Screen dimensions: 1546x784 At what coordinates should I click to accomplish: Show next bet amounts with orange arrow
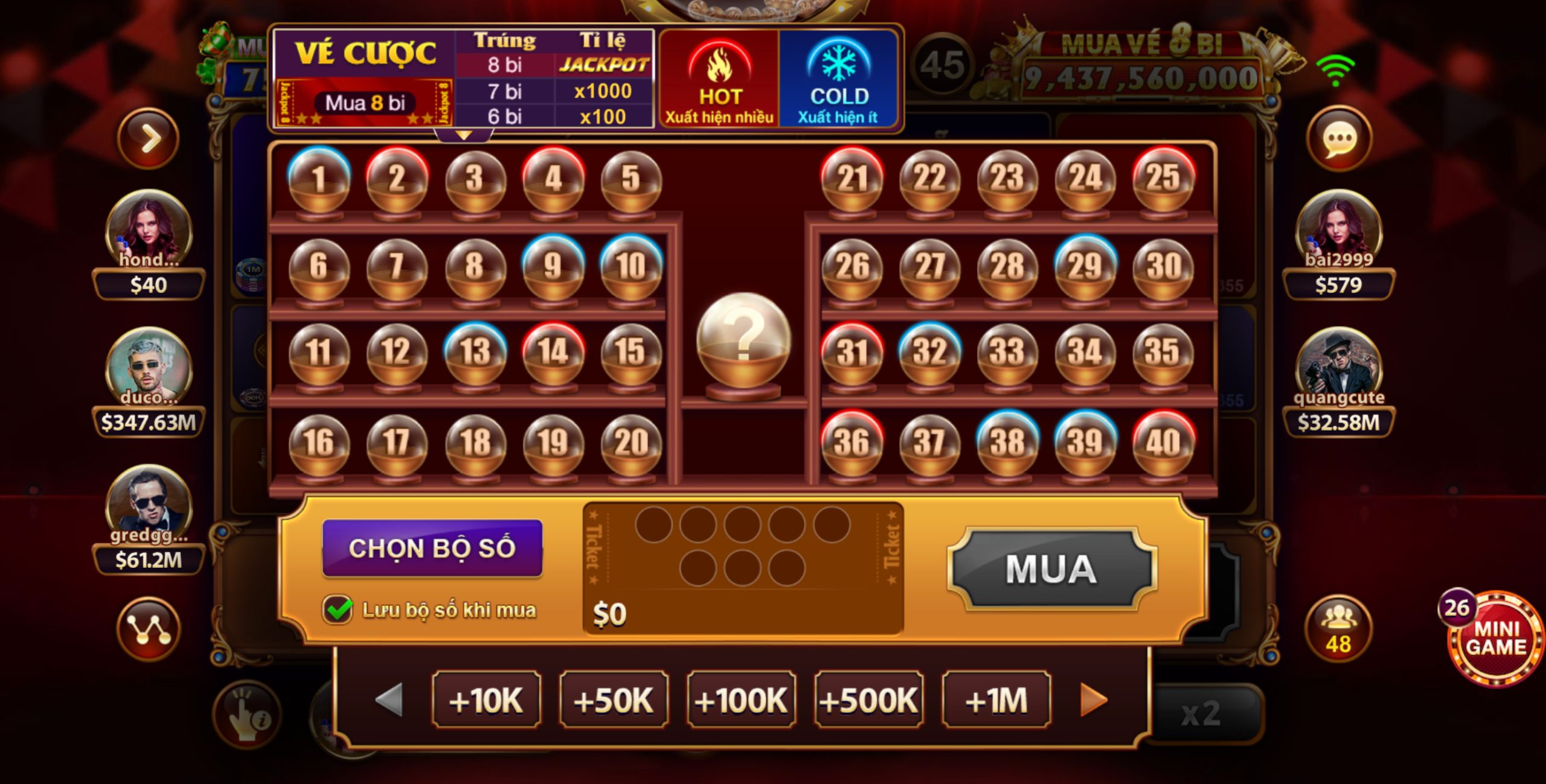1094,700
